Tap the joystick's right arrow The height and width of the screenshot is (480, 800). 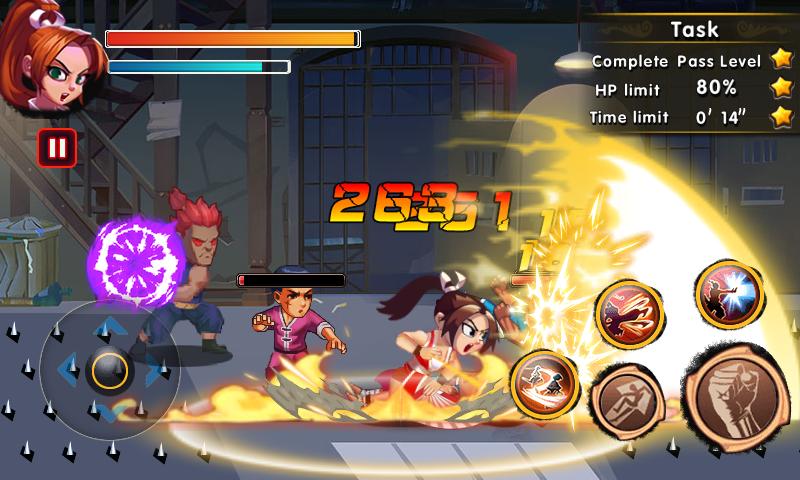154,371
